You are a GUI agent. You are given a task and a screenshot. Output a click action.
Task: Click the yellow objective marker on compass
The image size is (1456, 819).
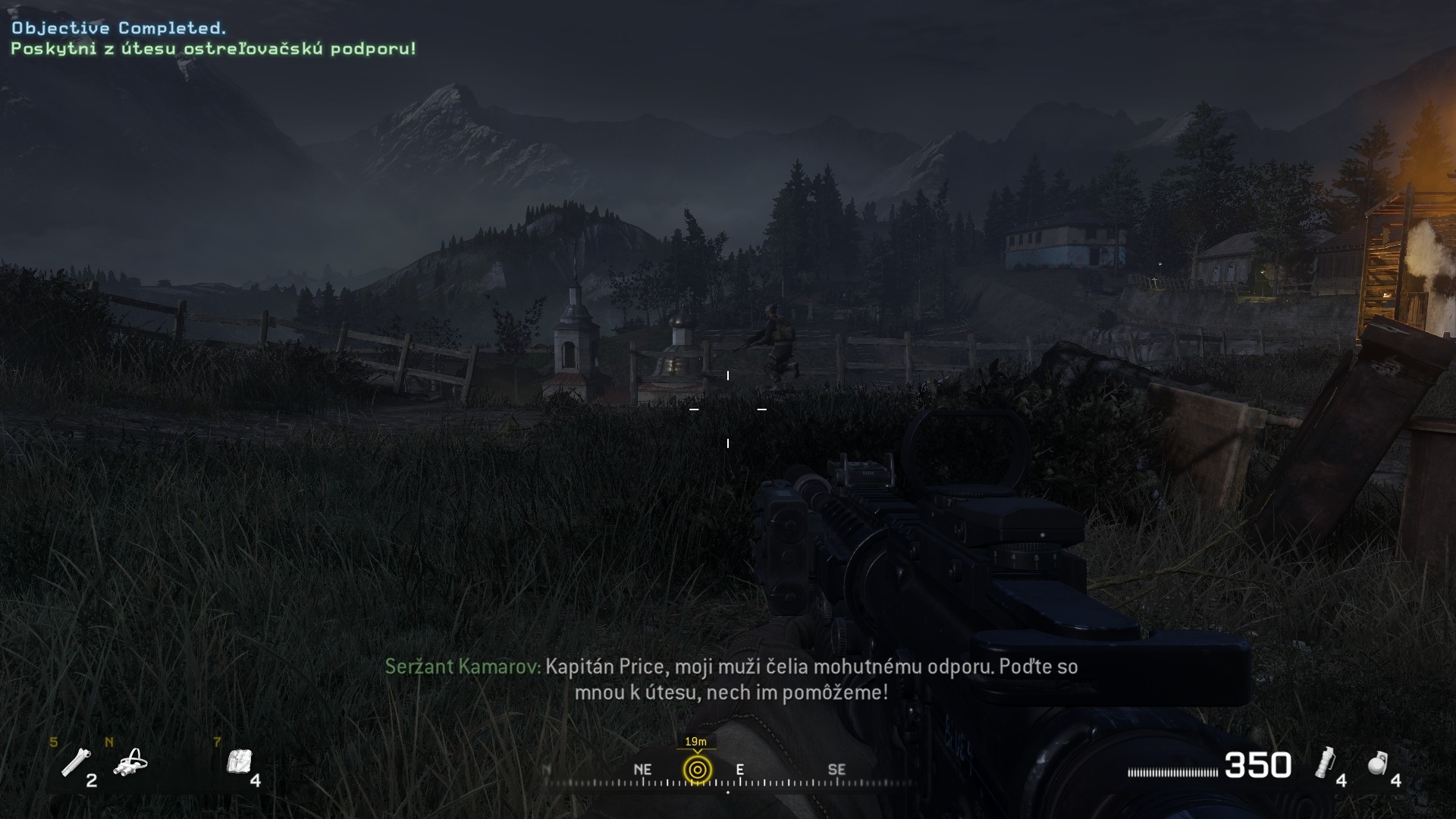697,770
